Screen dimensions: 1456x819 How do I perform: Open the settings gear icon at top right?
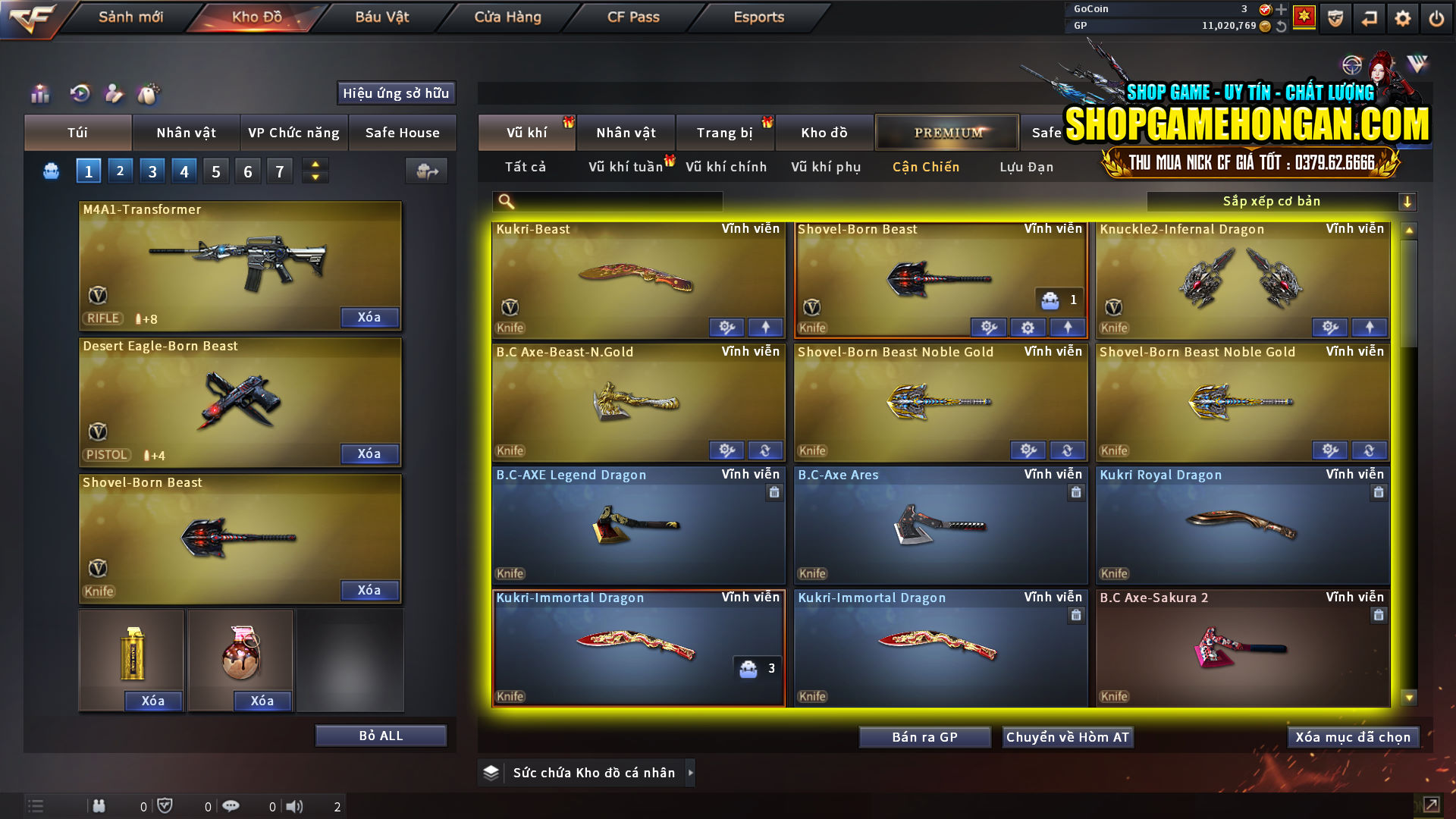point(1402,17)
